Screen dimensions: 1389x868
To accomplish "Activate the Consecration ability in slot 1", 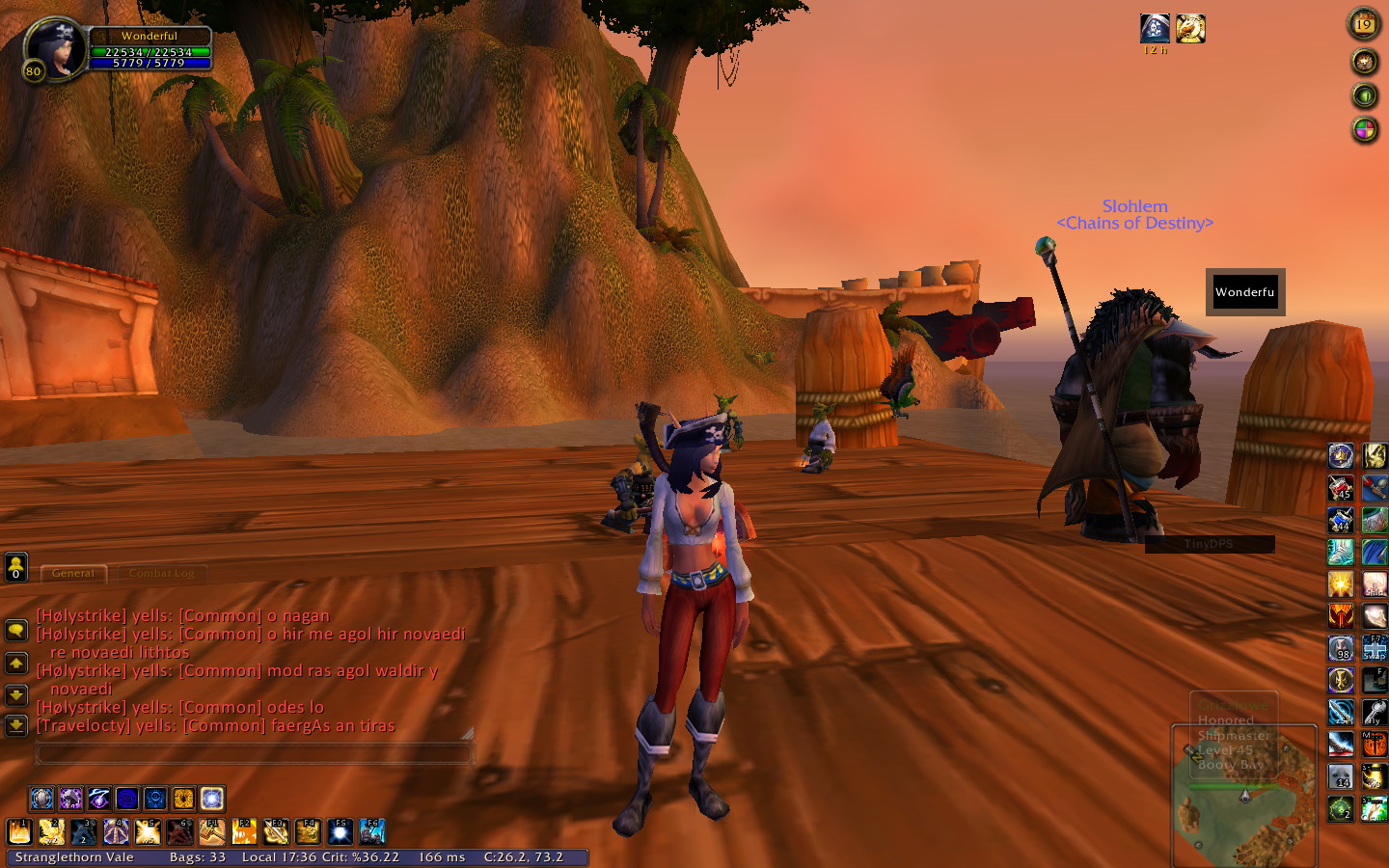I will (x=20, y=831).
